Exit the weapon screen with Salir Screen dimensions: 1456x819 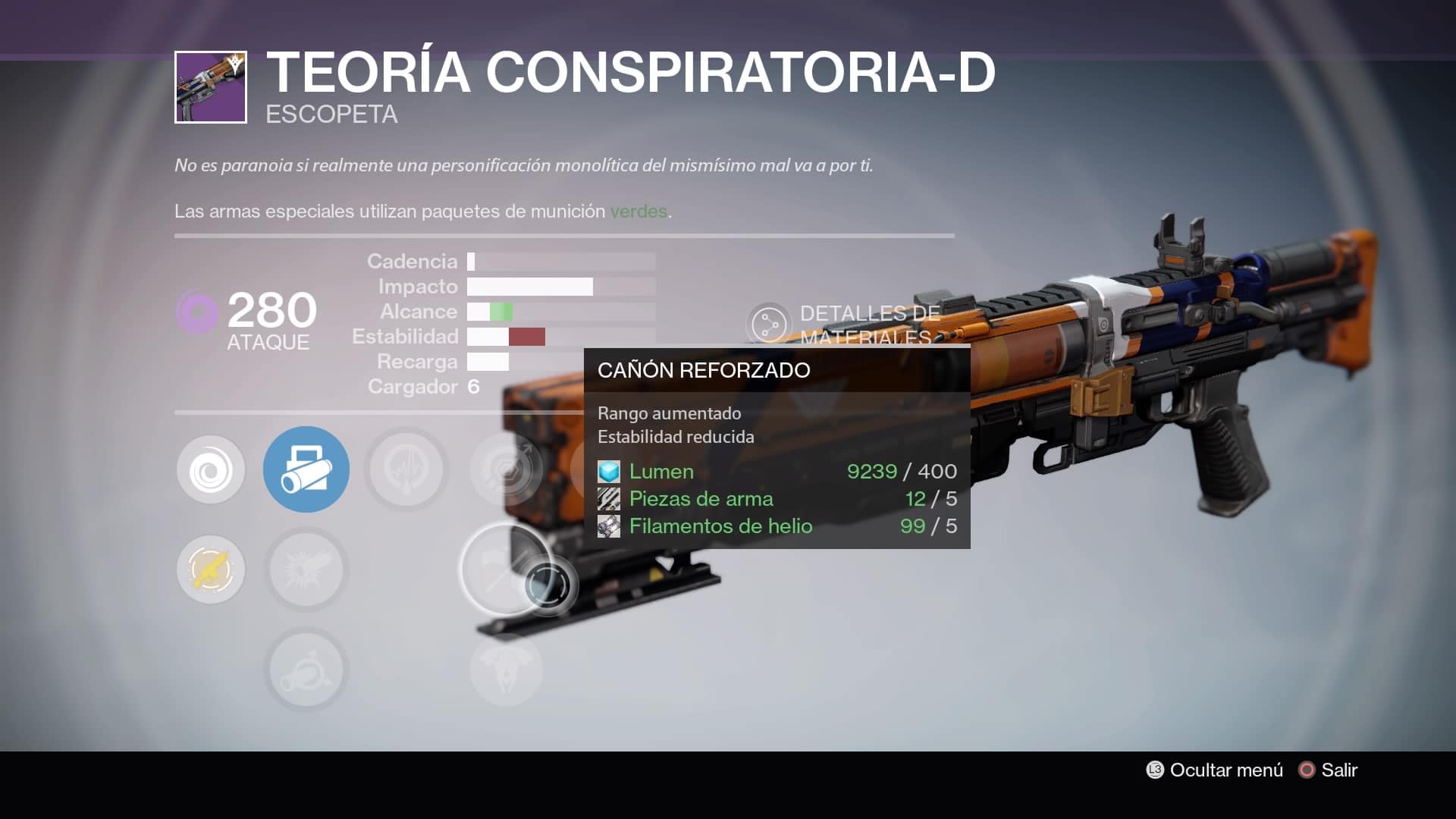1329,770
